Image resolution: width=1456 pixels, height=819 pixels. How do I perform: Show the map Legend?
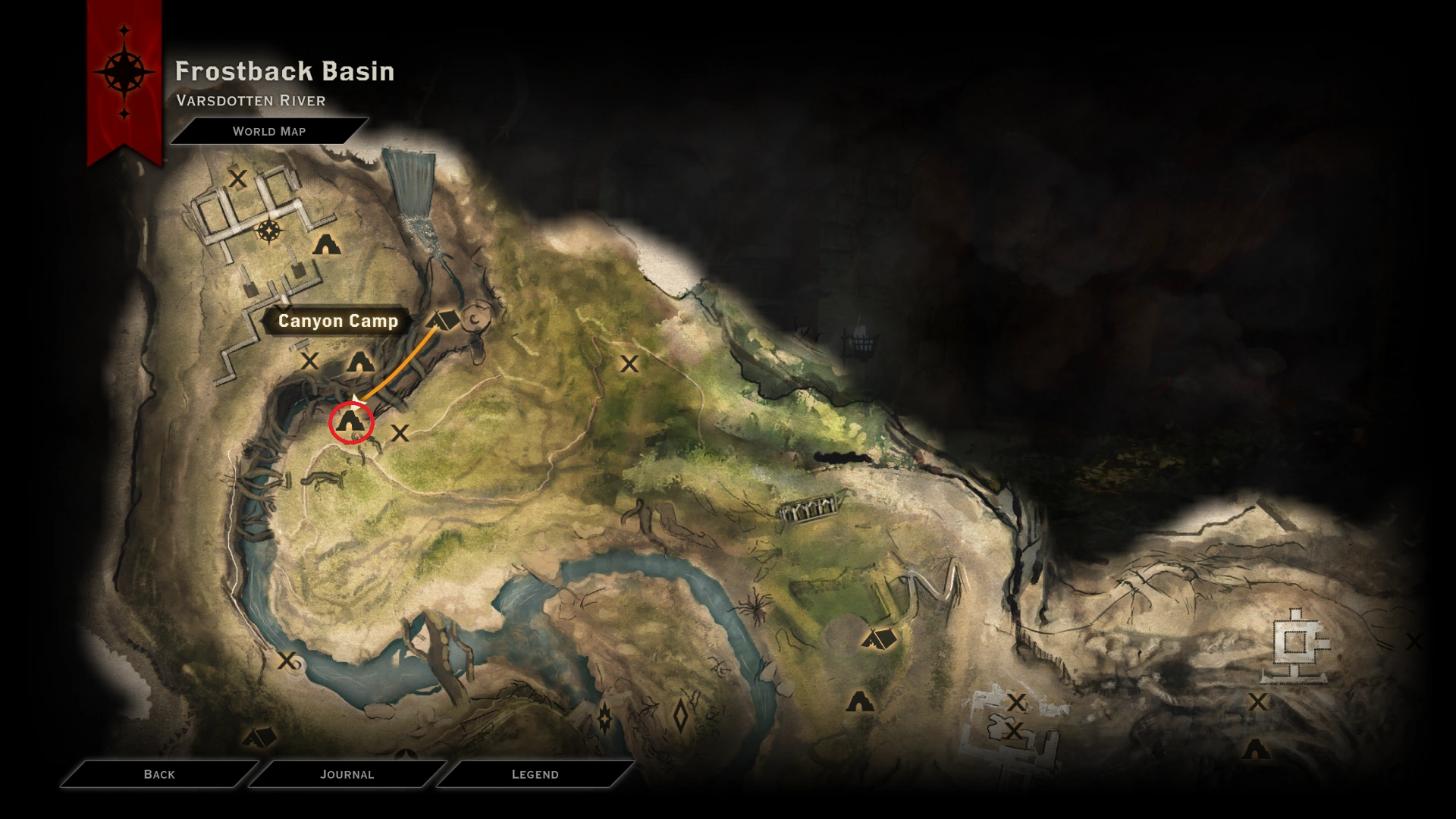tap(534, 774)
